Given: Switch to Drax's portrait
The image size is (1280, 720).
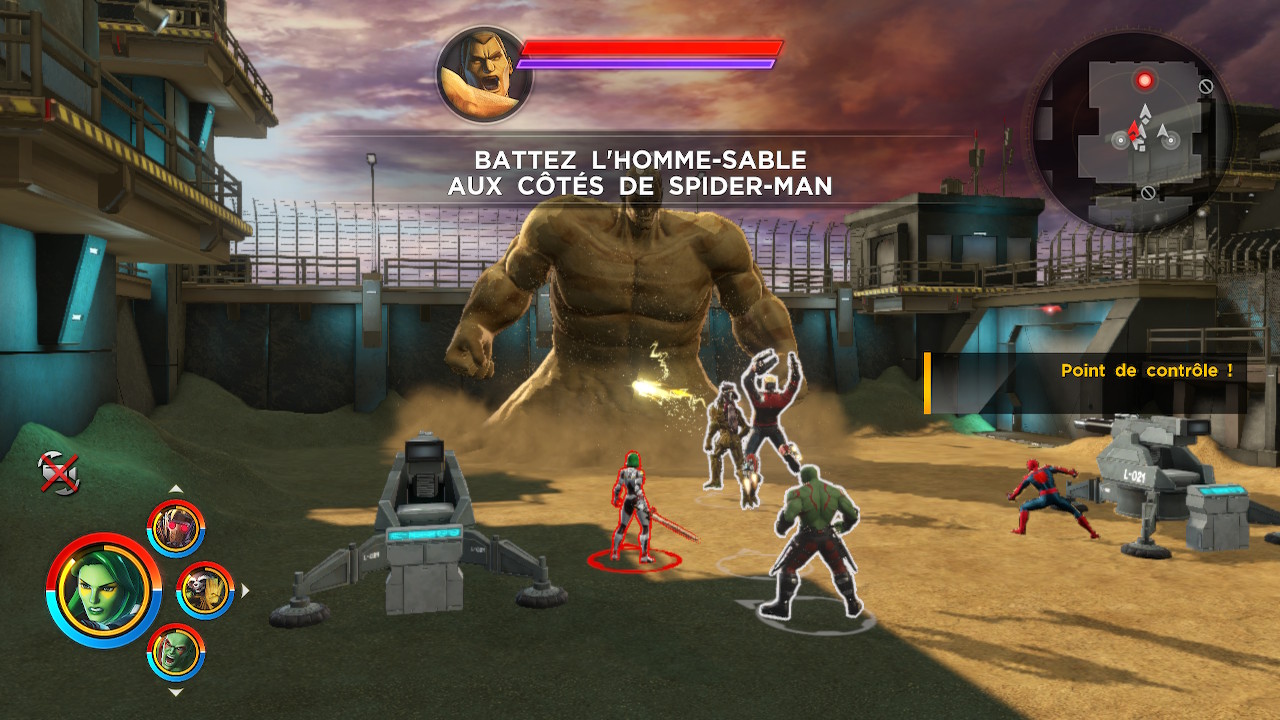Looking at the screenshot, I should [176, 651].
